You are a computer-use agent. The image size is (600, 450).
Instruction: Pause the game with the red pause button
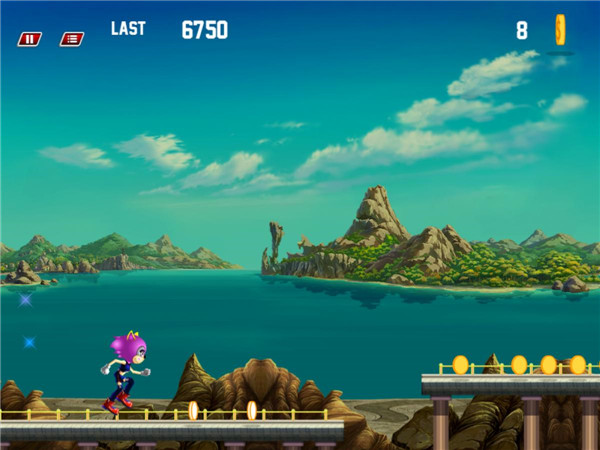click(x=29, y=39)
